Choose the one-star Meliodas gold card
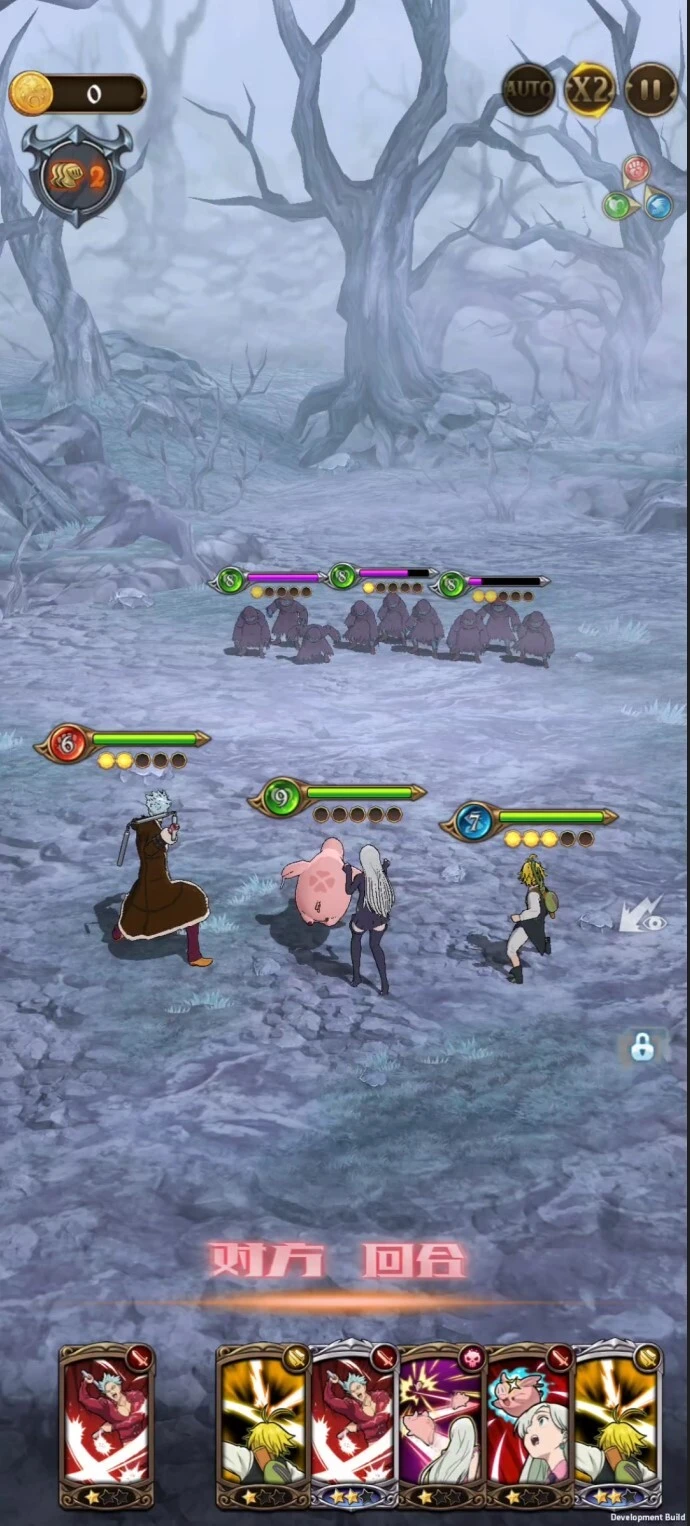Image resolution: width=690 pixels, height=1526 pixels. point(264,1424)
